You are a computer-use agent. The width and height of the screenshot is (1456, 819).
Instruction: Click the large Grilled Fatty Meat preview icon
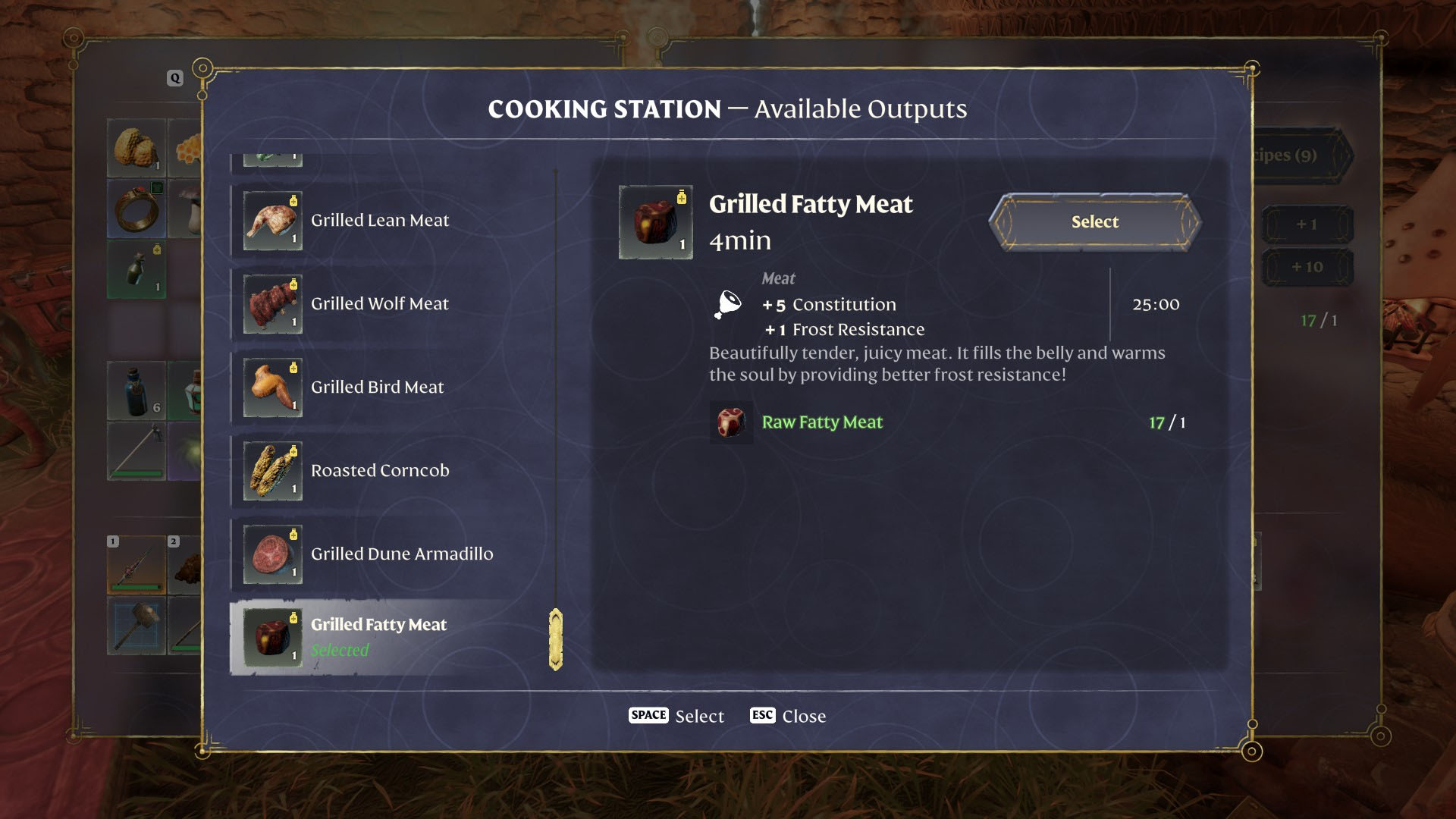click(x=655, y=222)
